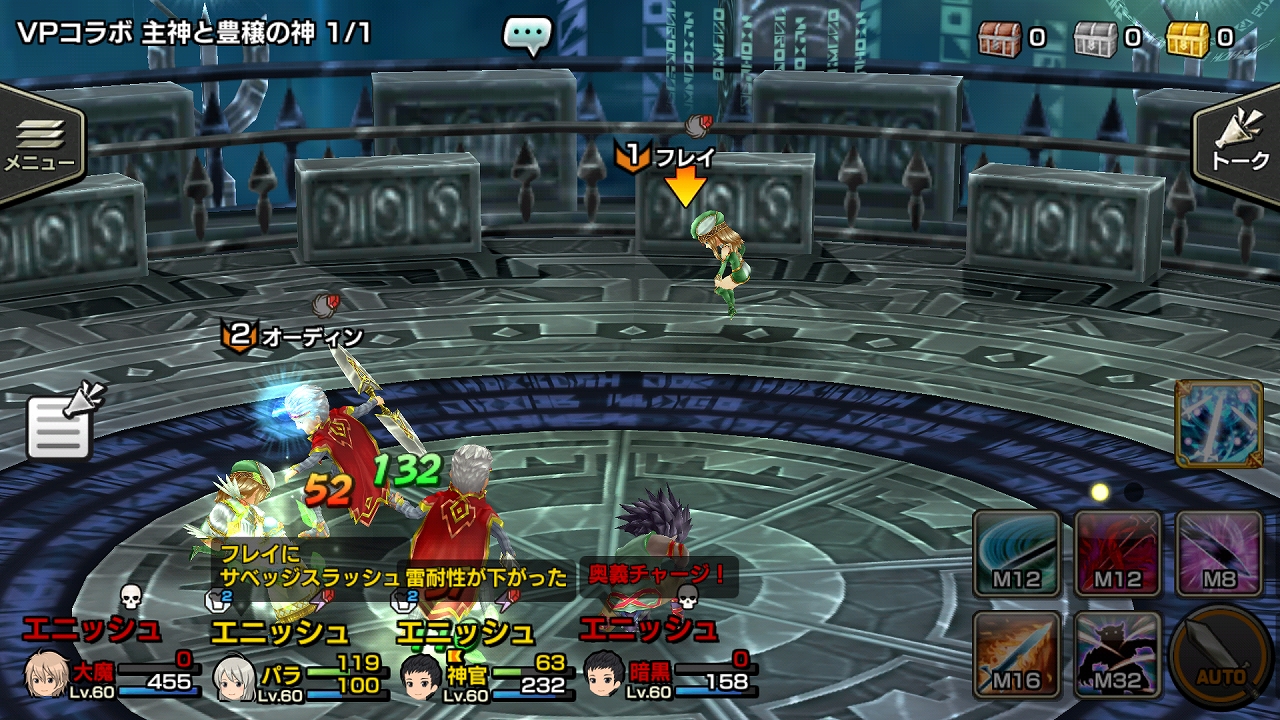Use the red slash M12 skill
This screenshot has width=1280, height=720.
[x=1118, y=553]
